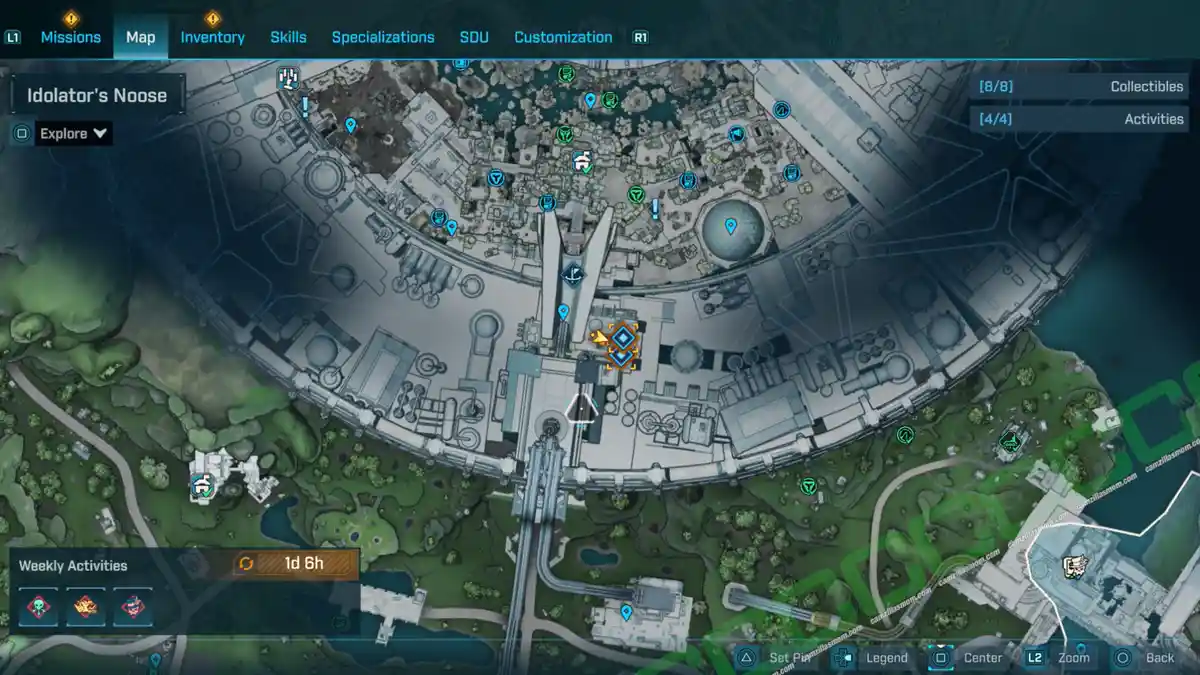Screen dimensions: 1200x675
Task: Center the map on the player
Action: point(968,657)
